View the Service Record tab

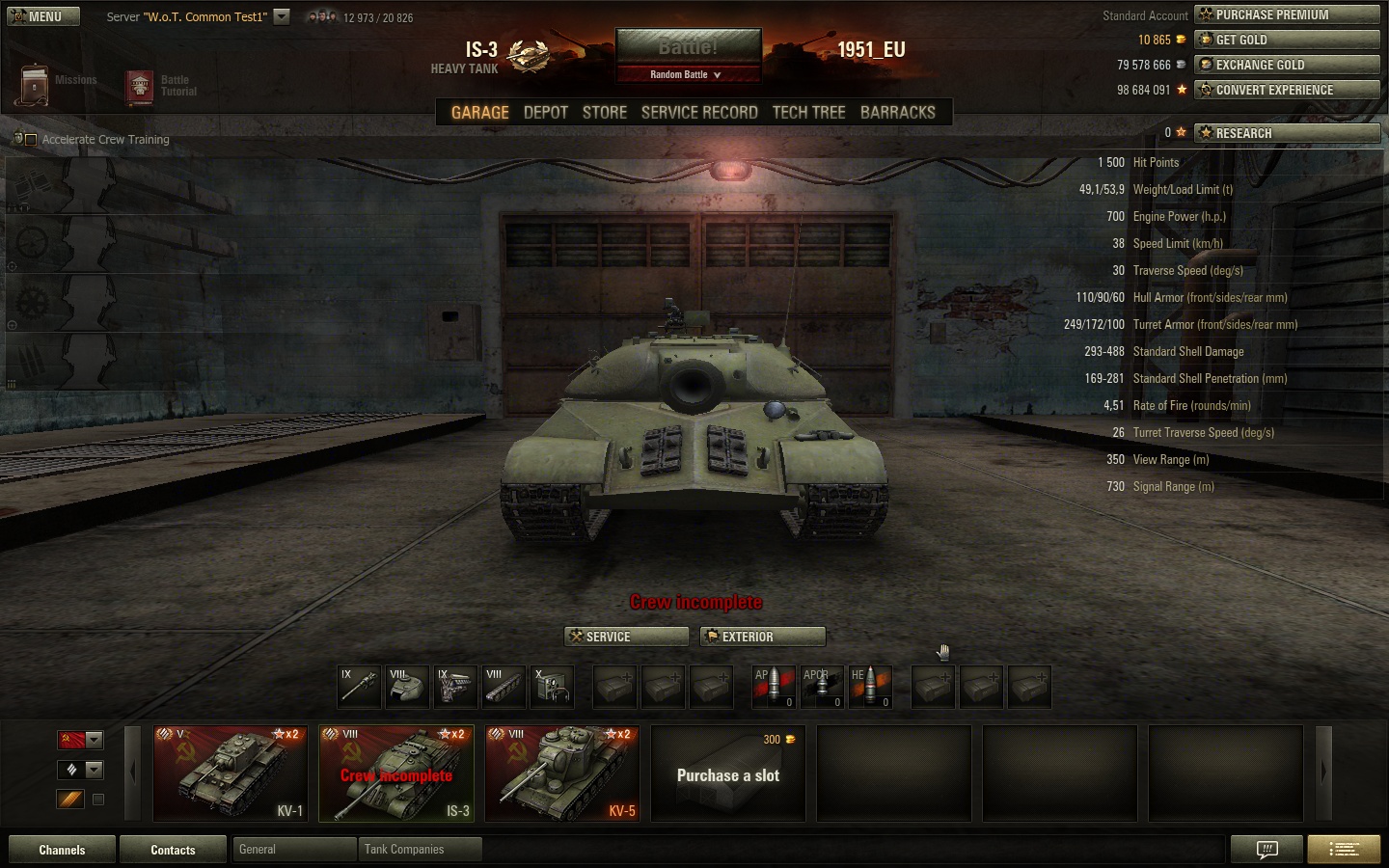(699, 112)
